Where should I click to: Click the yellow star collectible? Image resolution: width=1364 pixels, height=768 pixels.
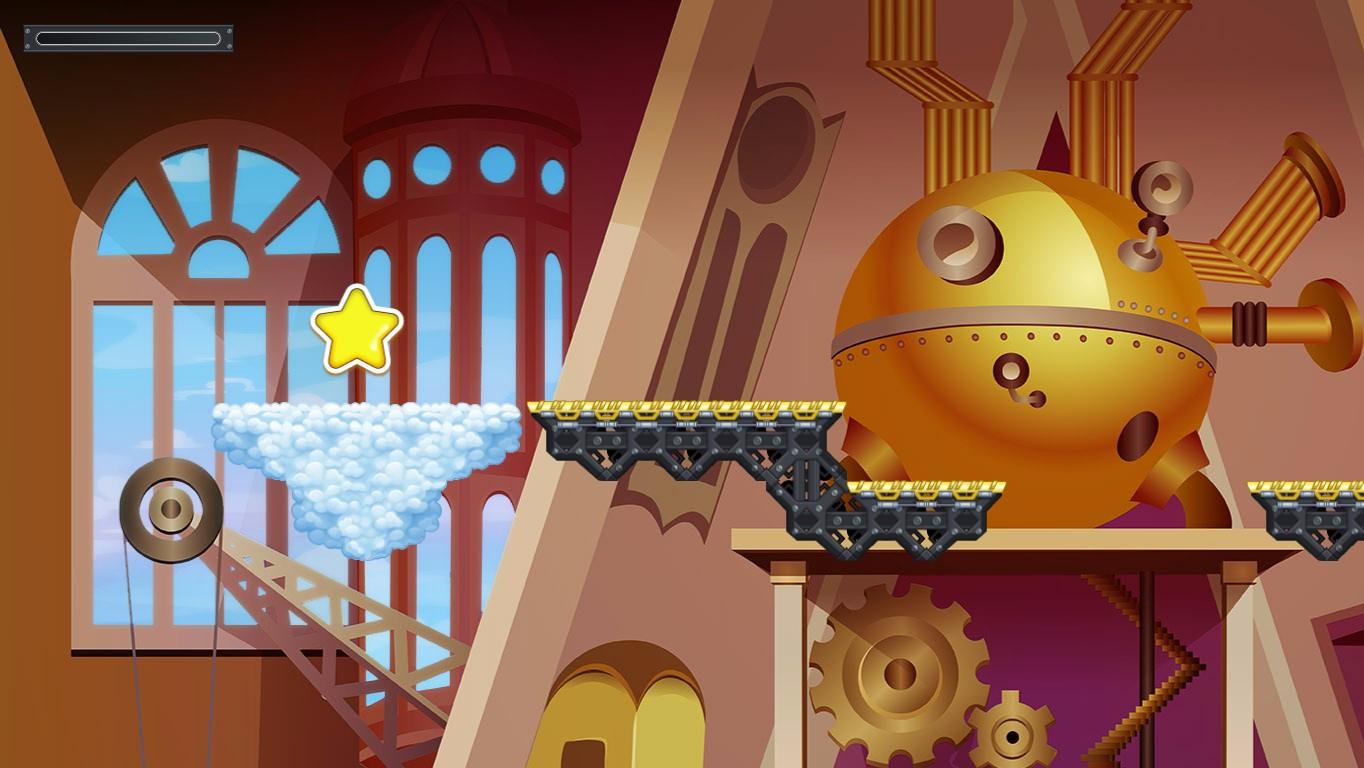(x=358, y=327)
